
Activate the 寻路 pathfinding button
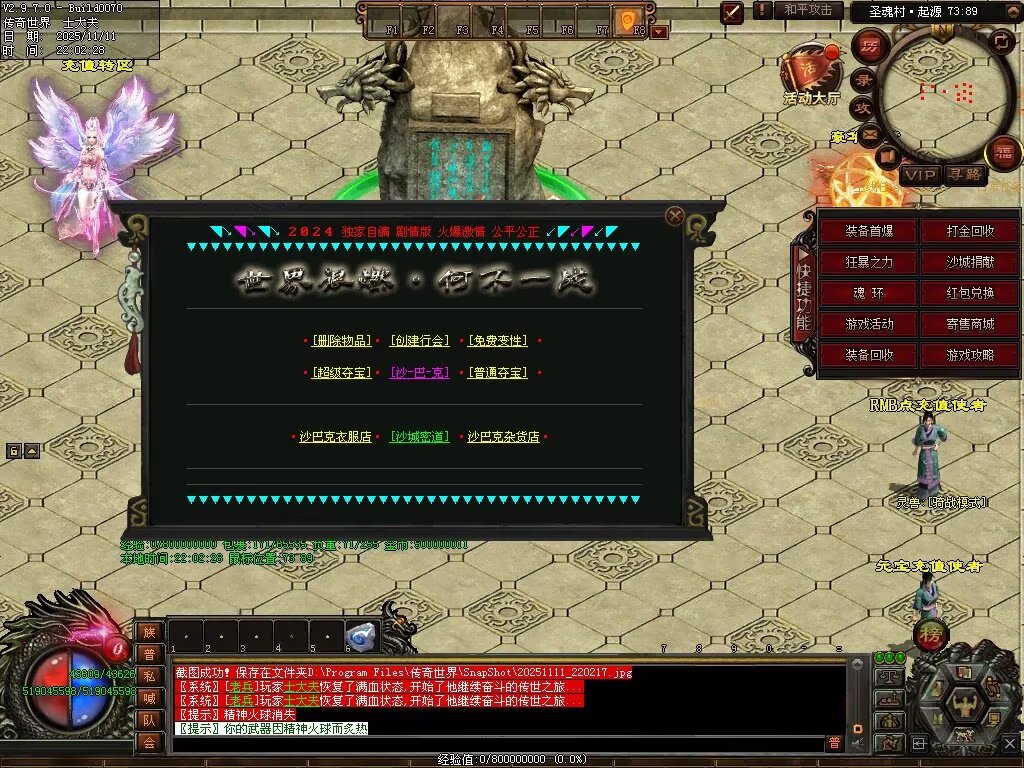coord(964,175)
